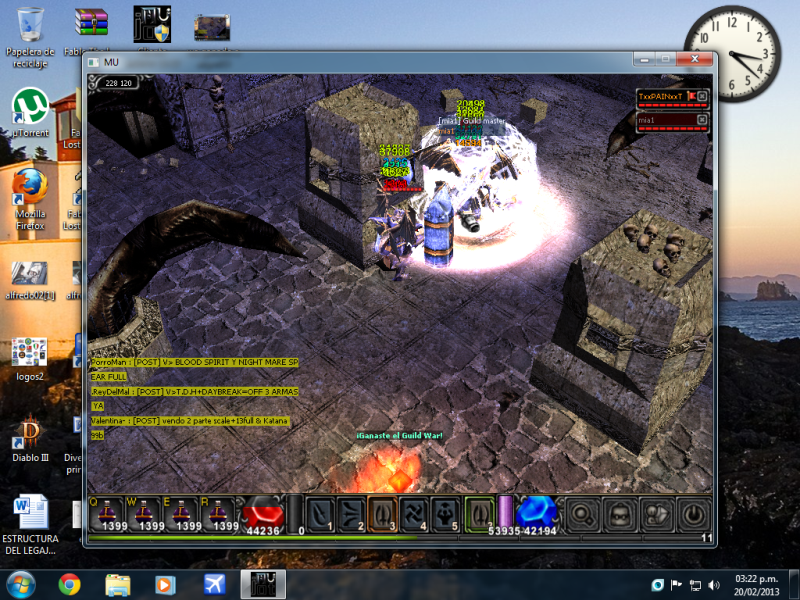The image size is (800, 600).
Task: Minimize the MU game window
Action: point(645,61)
